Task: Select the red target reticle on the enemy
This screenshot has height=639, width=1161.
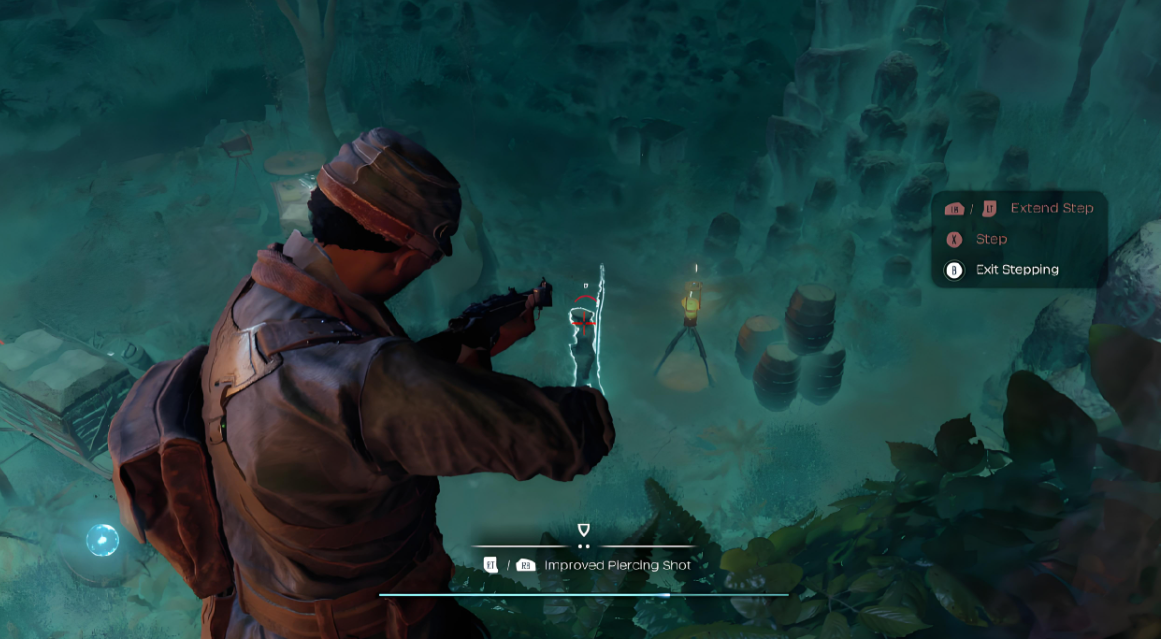Action: 585,317
